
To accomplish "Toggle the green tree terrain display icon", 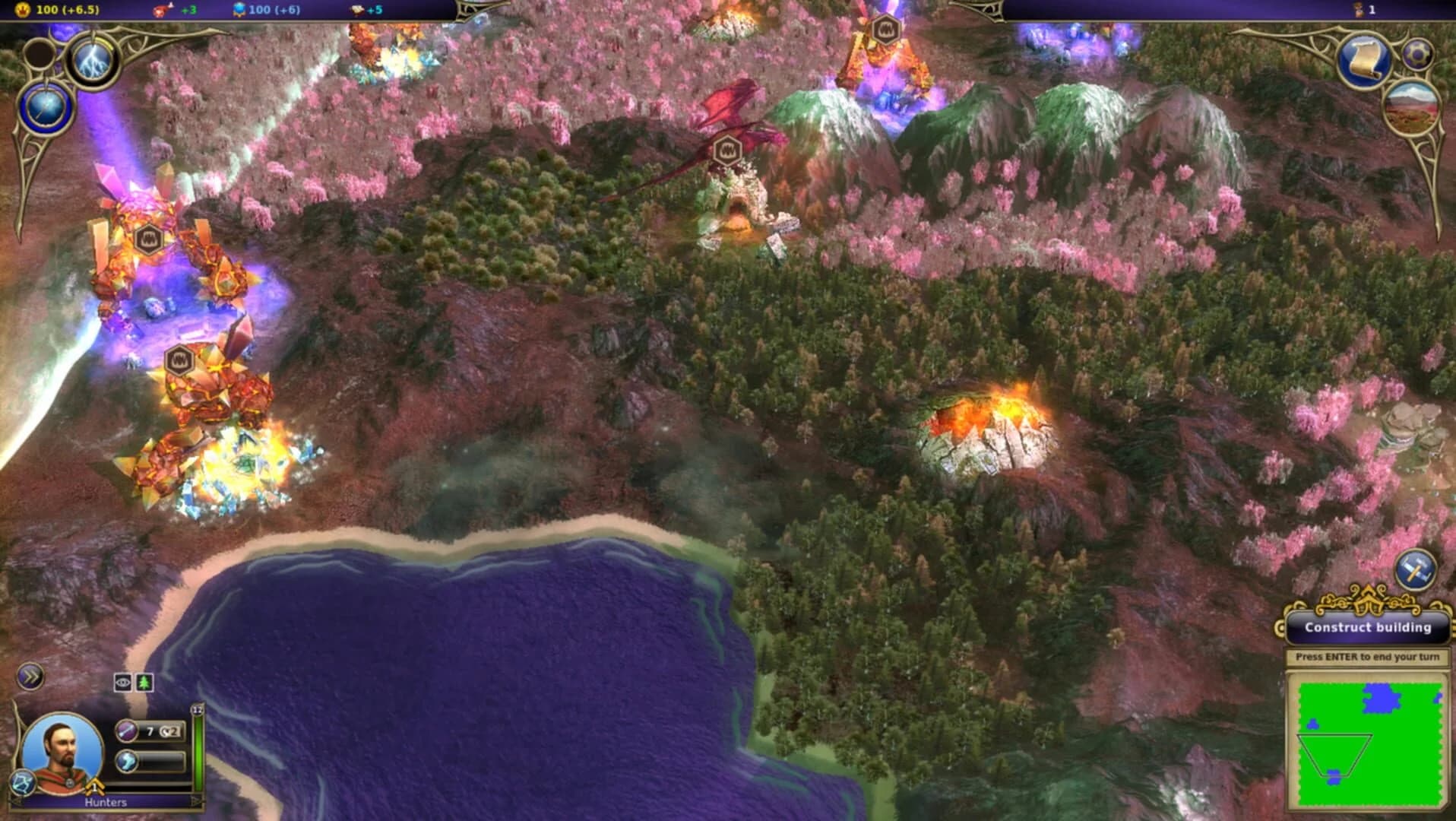I will [144, 683].
